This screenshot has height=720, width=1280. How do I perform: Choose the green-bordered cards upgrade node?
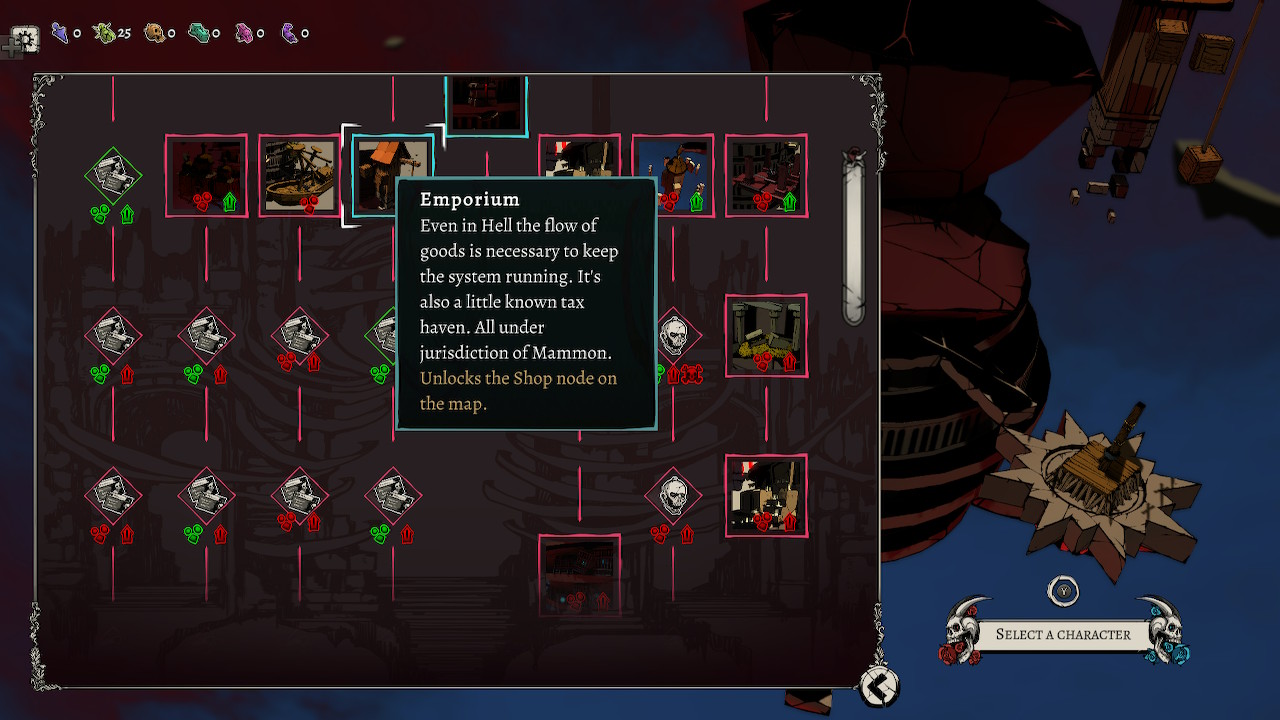coord(113,176)
